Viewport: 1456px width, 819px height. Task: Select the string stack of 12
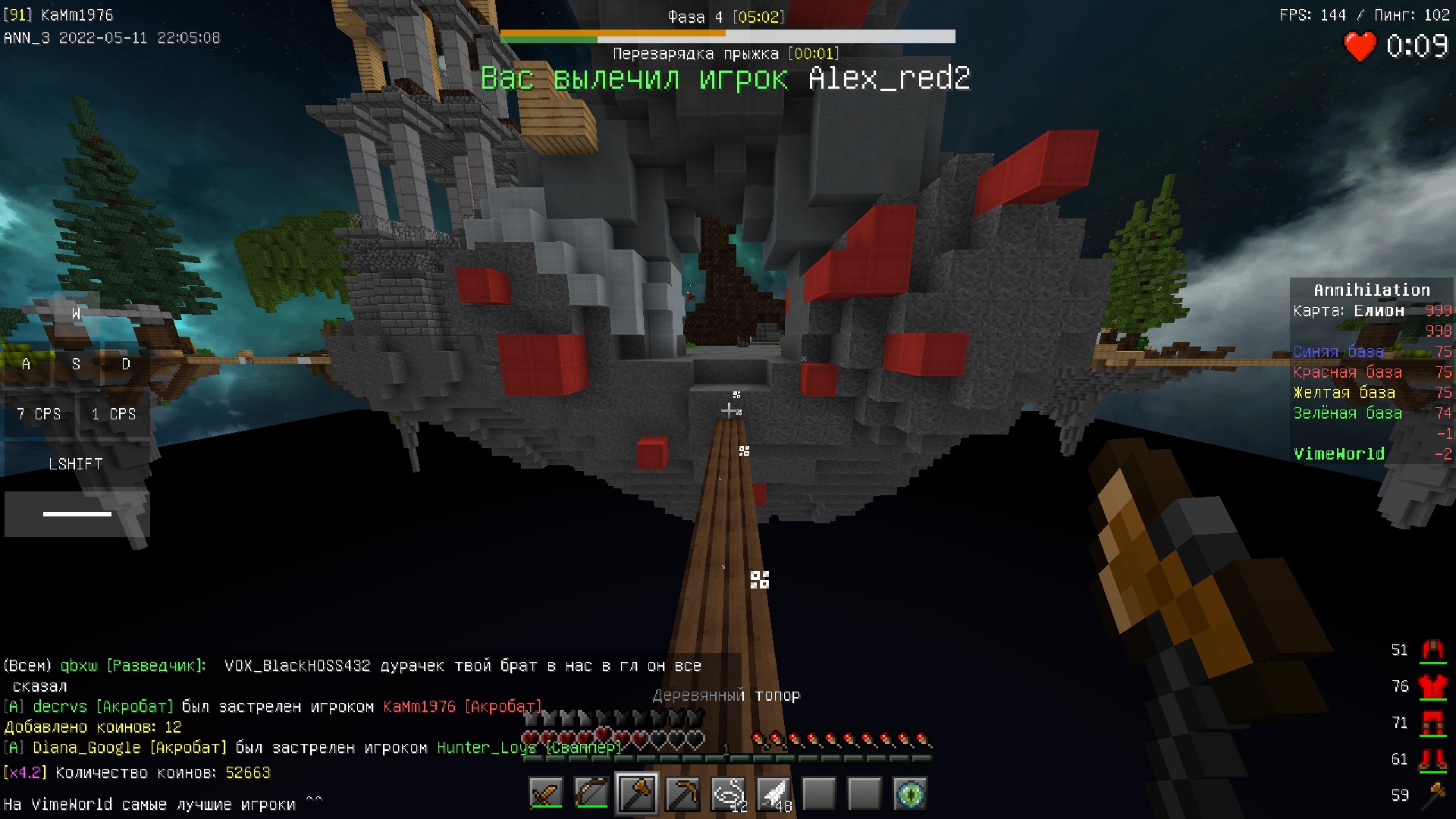tap(728, 794)
